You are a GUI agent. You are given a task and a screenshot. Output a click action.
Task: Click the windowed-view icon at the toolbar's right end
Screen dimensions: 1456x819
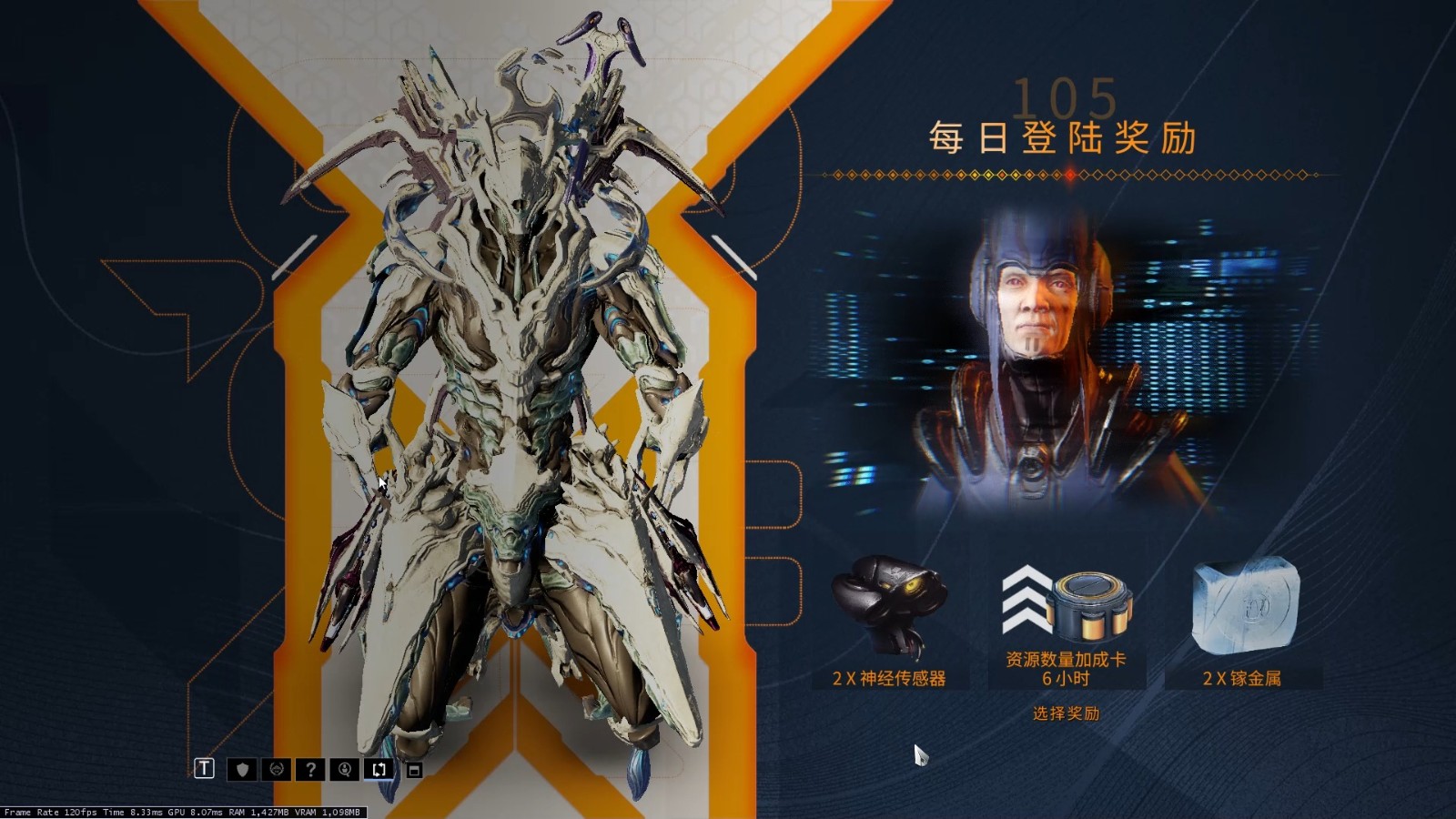415,769
